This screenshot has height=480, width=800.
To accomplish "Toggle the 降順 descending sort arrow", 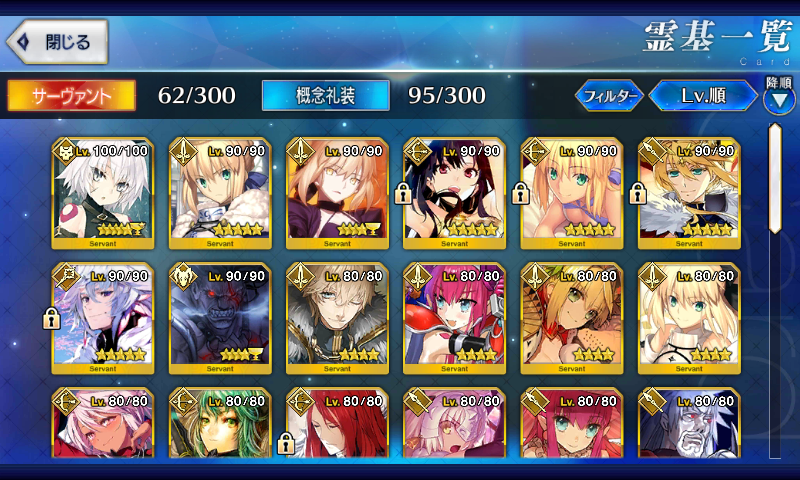I will (x=779, y=97).
